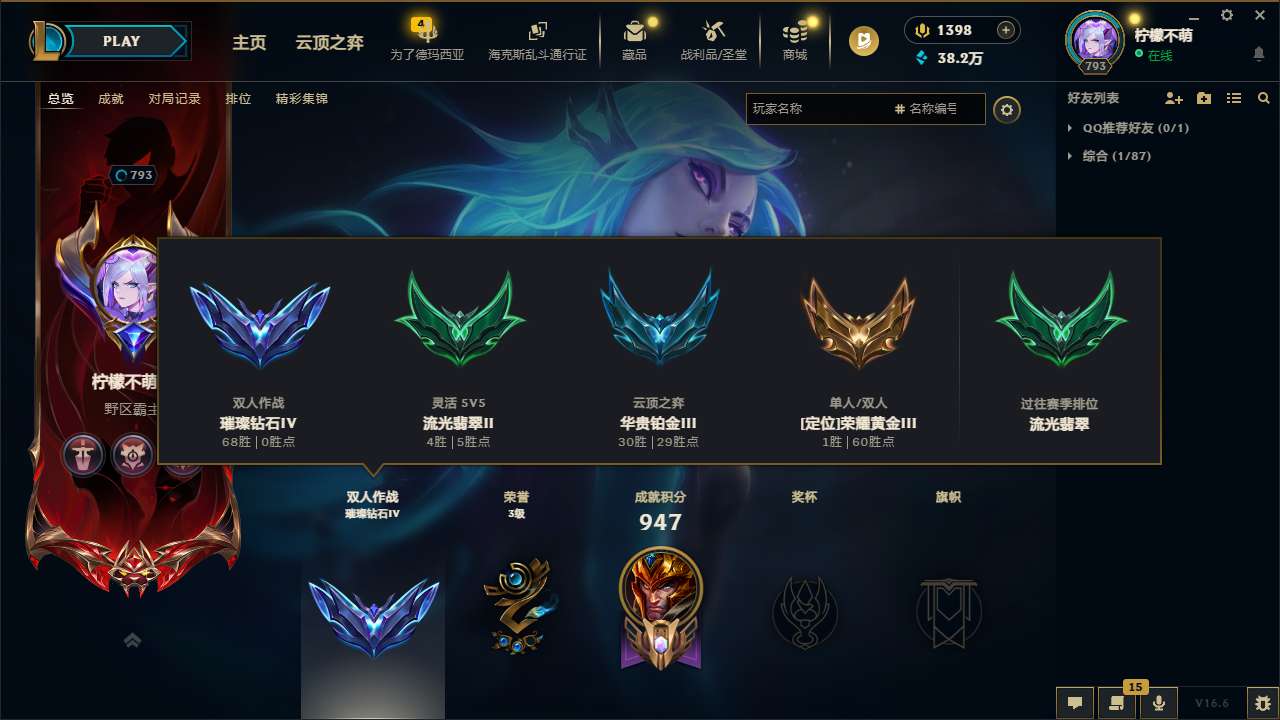The image size is (1280, 720).
Task: Open the Collection (藏品) page
Action: (635, 40)
